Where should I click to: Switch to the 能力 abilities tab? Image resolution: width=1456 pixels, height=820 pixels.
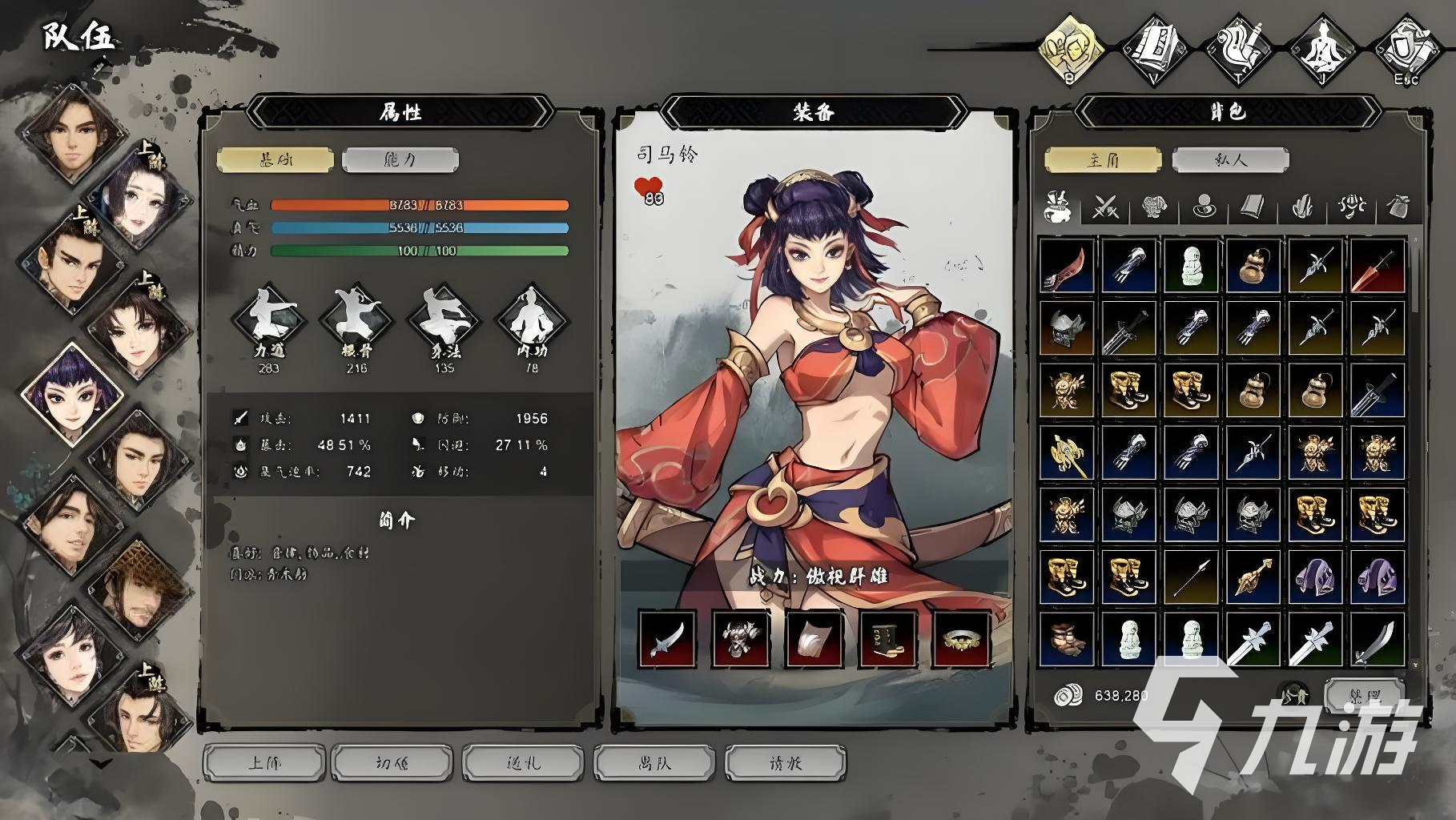400,159
